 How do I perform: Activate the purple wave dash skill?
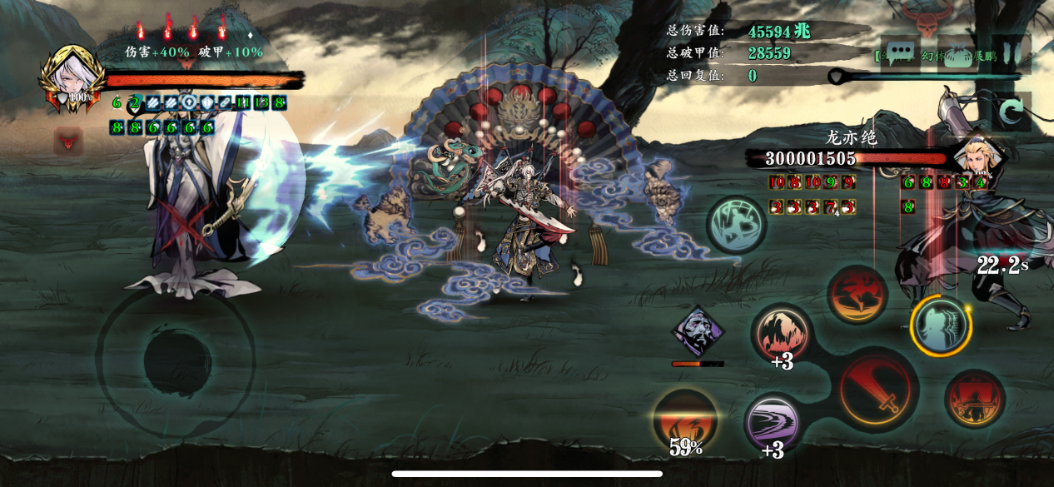[x=773, y=421]
